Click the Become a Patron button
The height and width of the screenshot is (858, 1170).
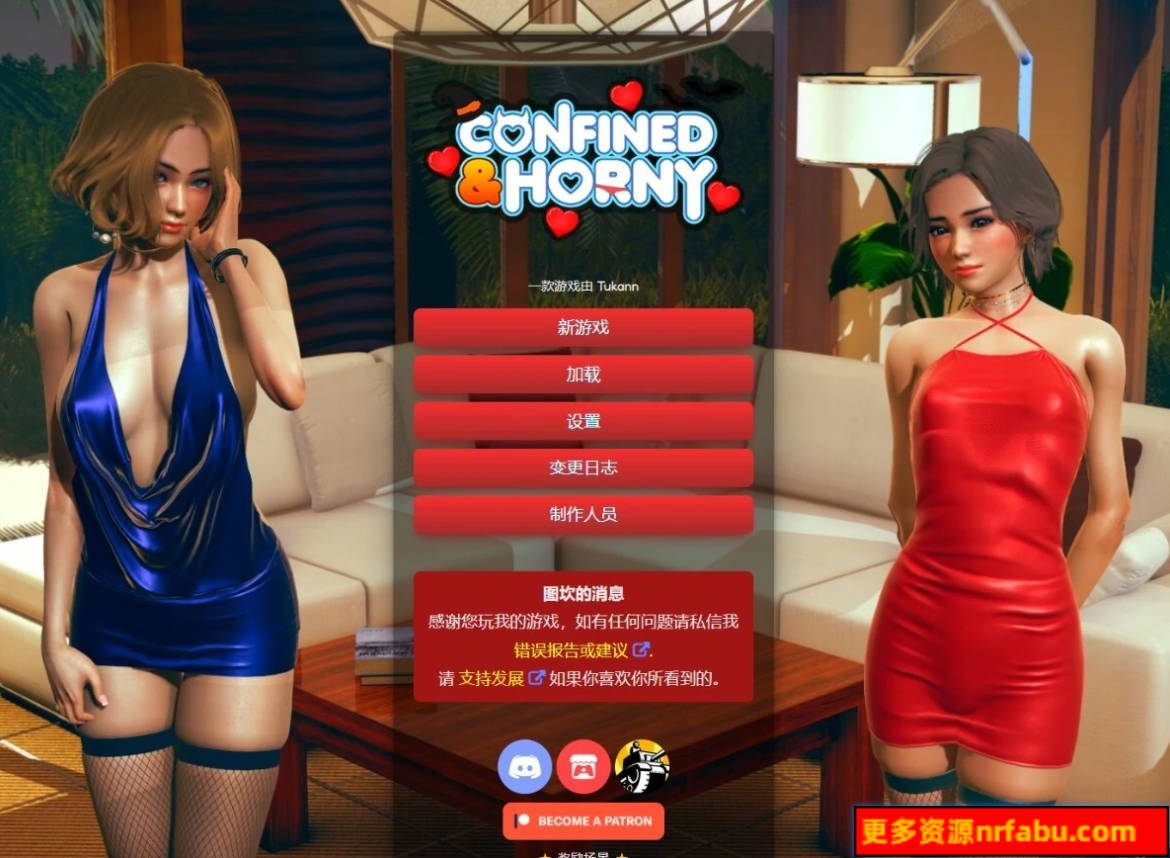point(583,821)
